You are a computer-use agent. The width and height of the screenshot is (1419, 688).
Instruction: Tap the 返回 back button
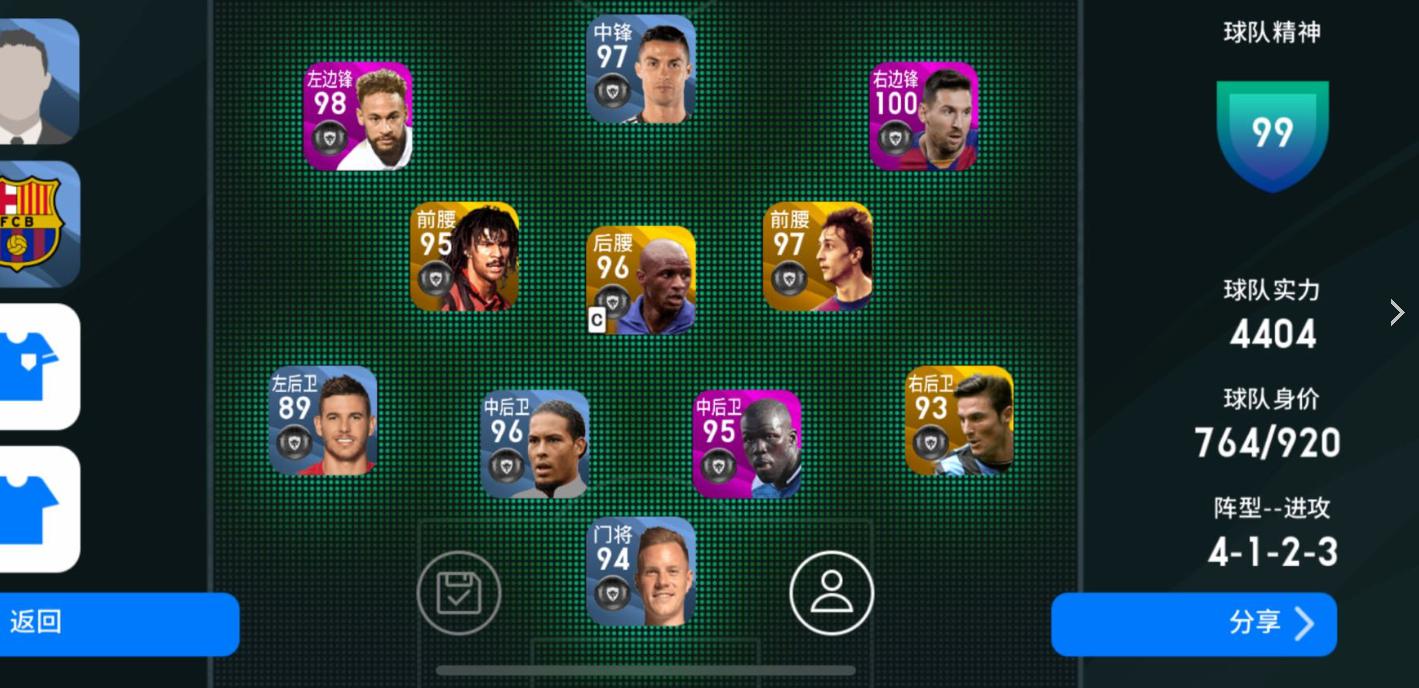(118, 623)
